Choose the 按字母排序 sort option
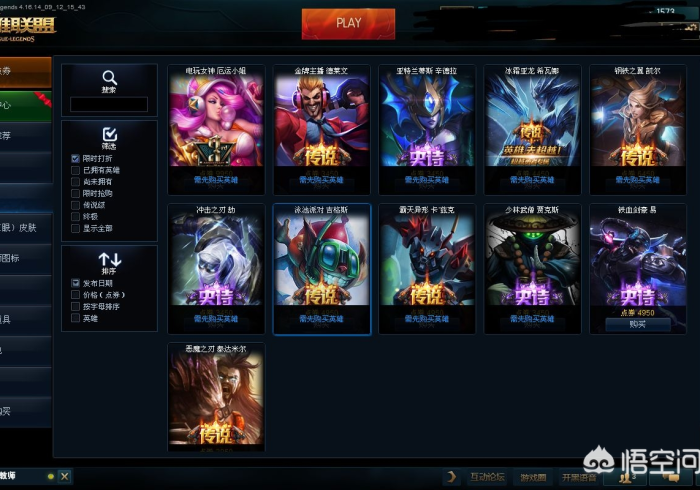The width and height of the screenshot is (700, 490). point(76,307)
